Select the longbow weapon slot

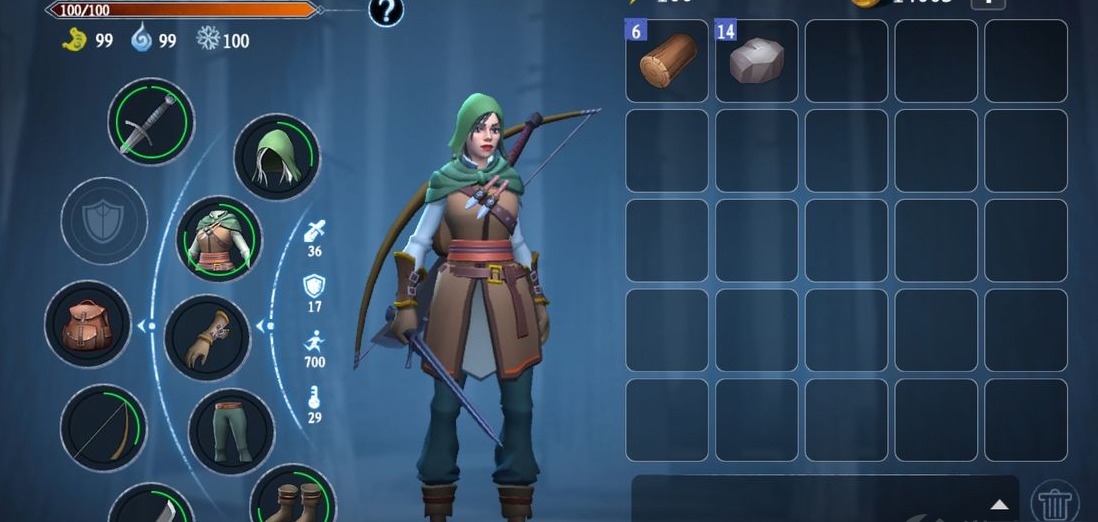[x=103, y=428]
